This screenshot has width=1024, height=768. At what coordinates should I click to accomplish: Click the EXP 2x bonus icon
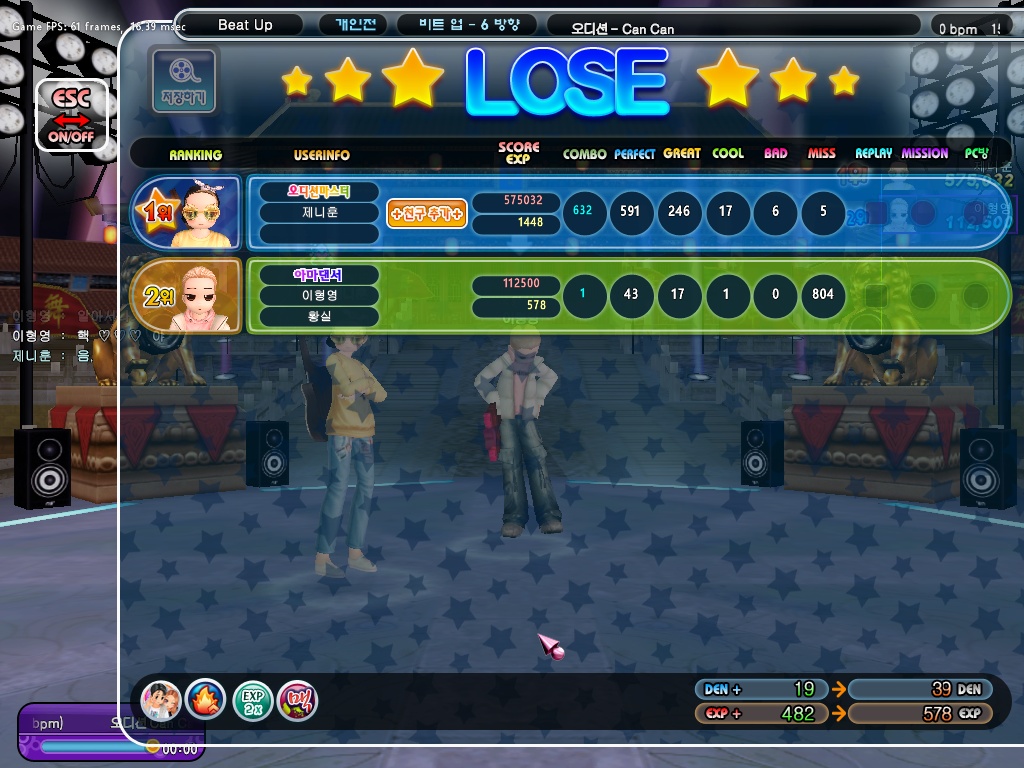(x=252, y=699)
